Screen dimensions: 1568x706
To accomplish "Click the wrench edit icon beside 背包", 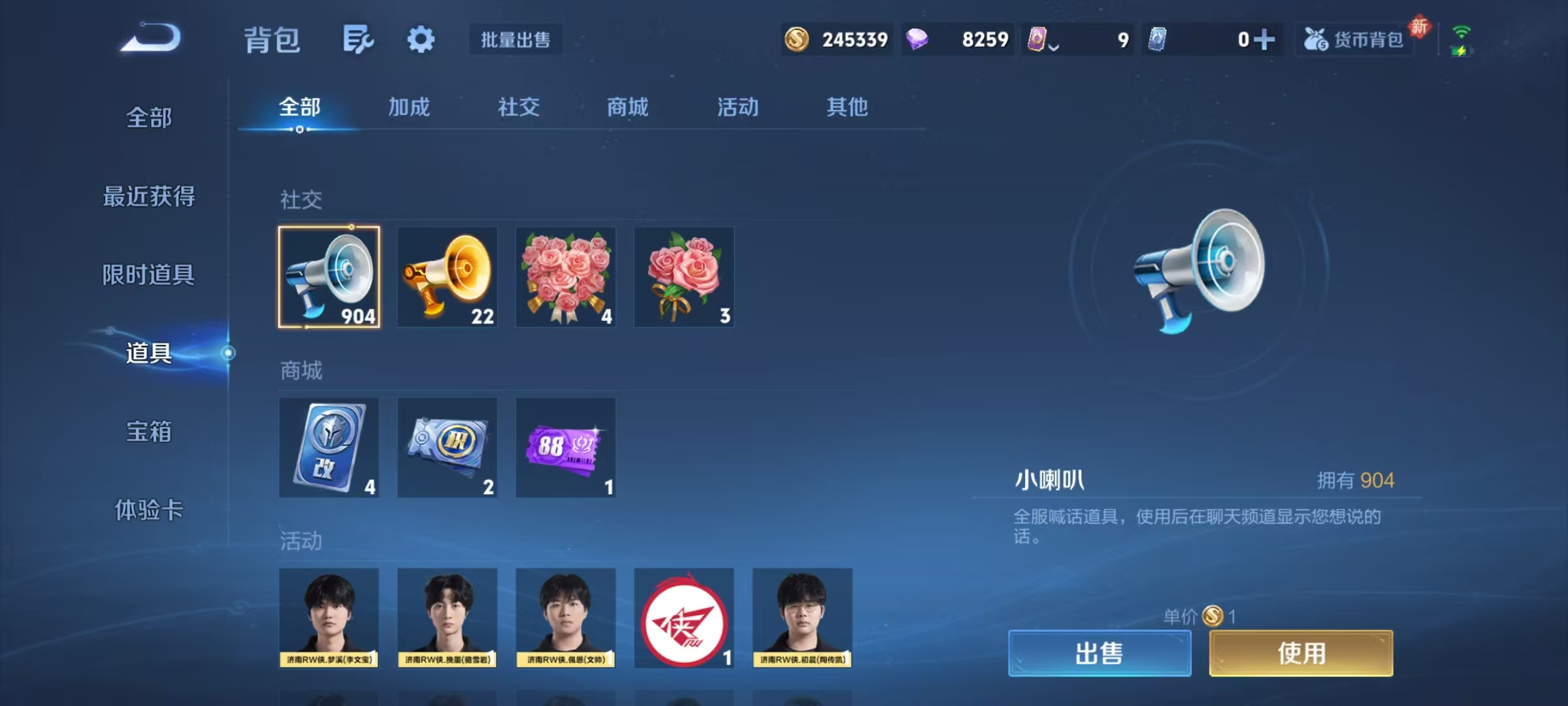I will click(x=358, y=39).
